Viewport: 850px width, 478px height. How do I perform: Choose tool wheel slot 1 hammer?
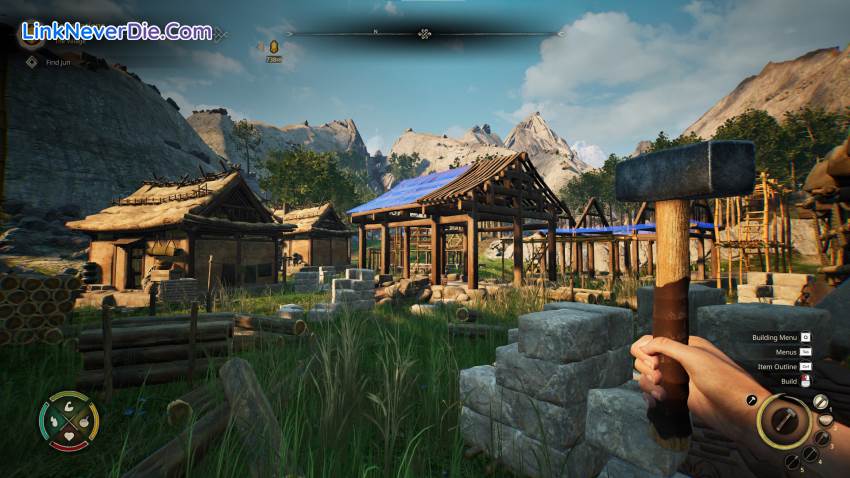pyautogui.click(x=820, y=402)
